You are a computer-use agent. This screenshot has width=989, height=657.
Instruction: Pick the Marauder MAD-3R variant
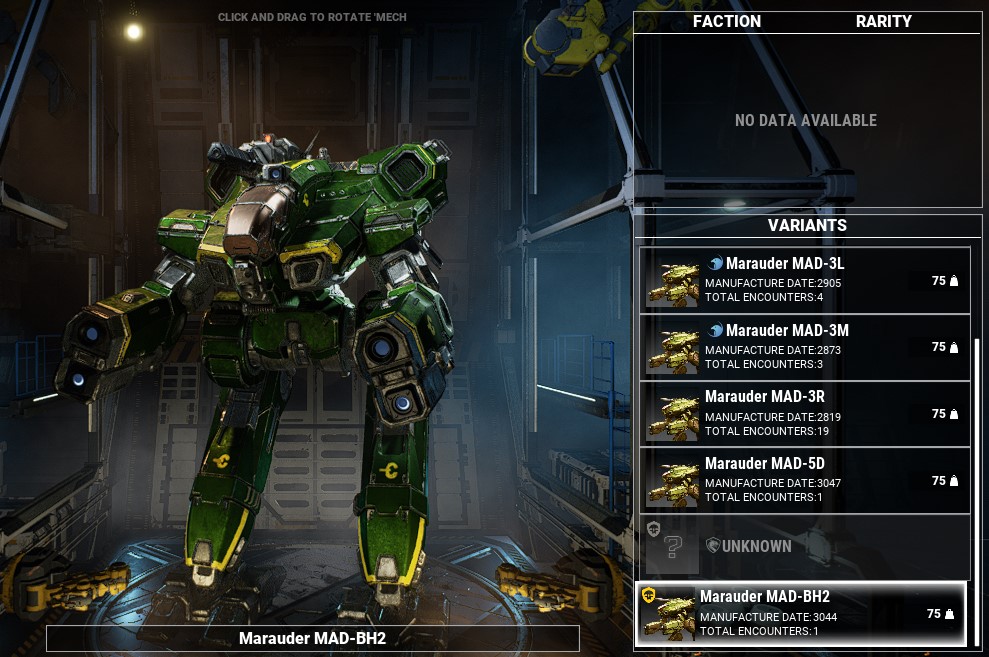point(805,413)
